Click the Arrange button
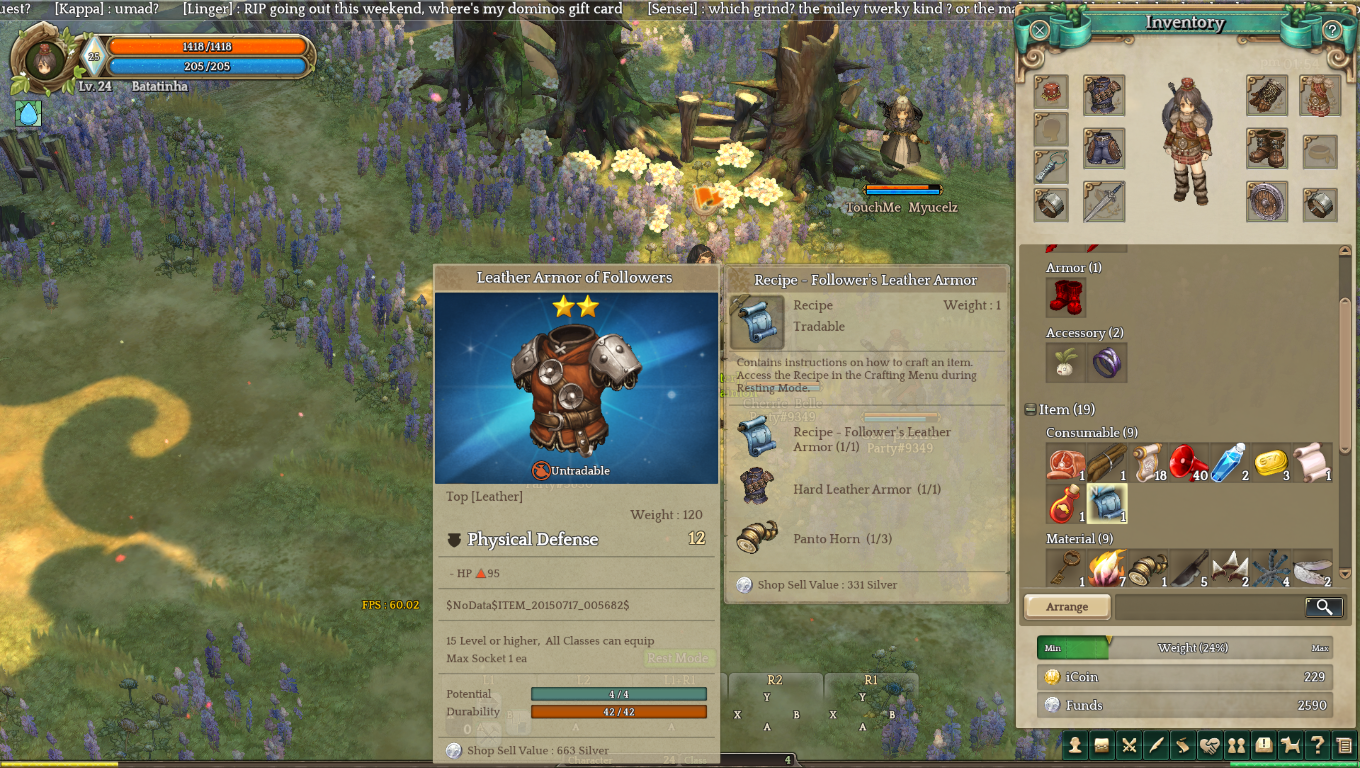1360x768 pixels. click(x=1067, y=607)
